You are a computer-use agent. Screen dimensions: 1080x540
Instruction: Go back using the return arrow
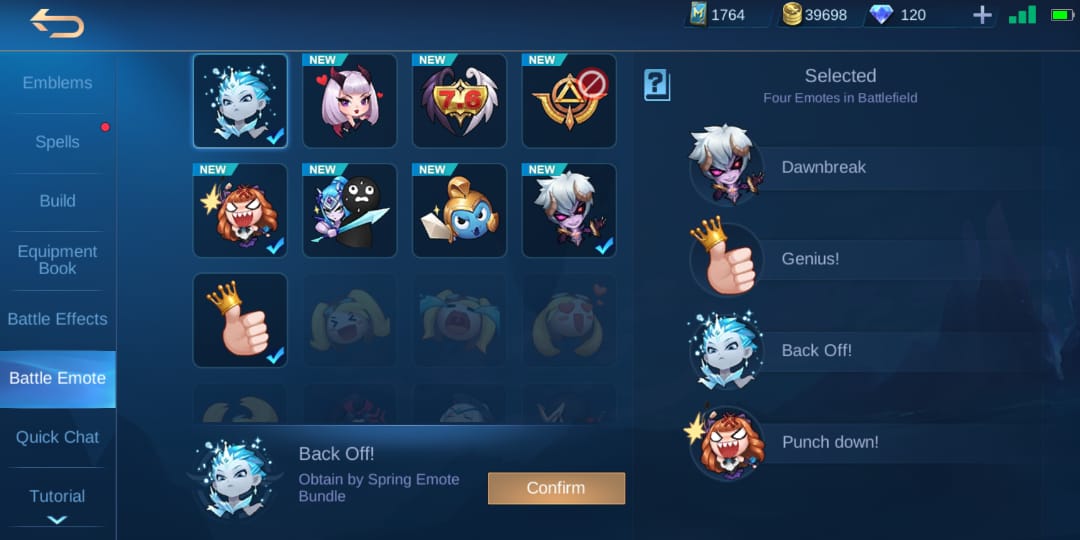click(x=56, y=22)
